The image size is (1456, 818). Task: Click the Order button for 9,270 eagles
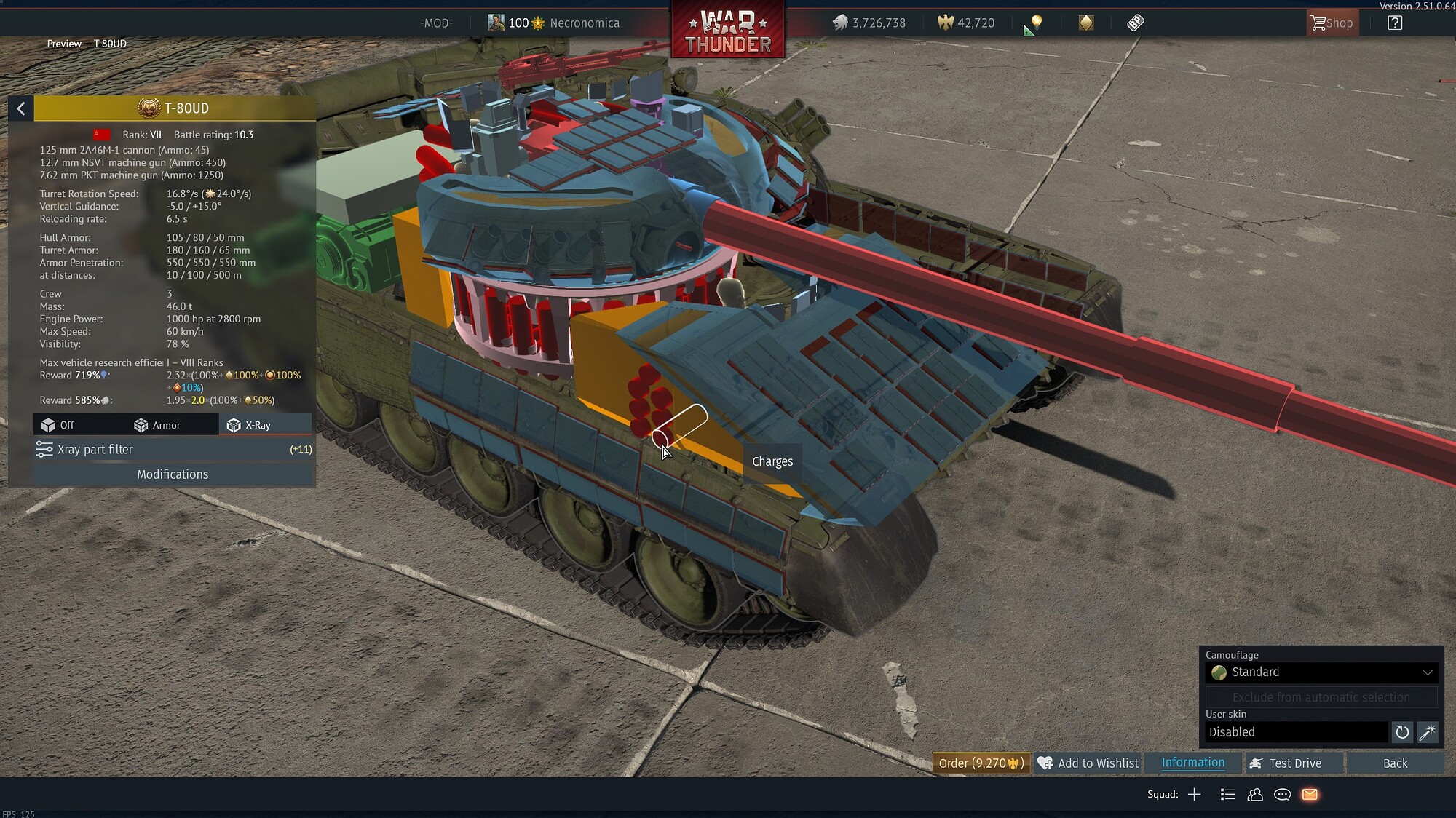coord(981,763)
